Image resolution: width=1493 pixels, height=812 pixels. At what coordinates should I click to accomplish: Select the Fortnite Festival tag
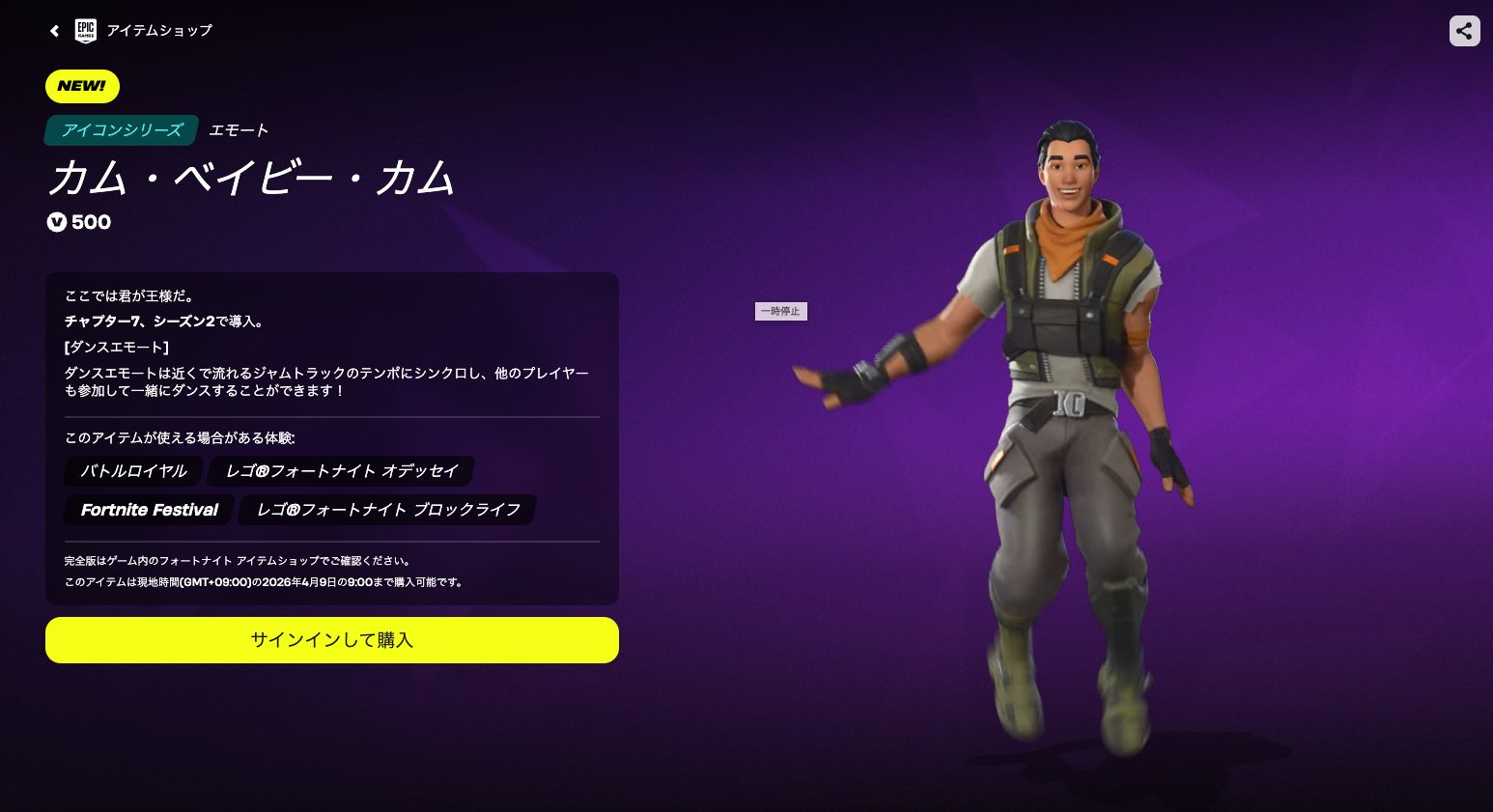148,510
